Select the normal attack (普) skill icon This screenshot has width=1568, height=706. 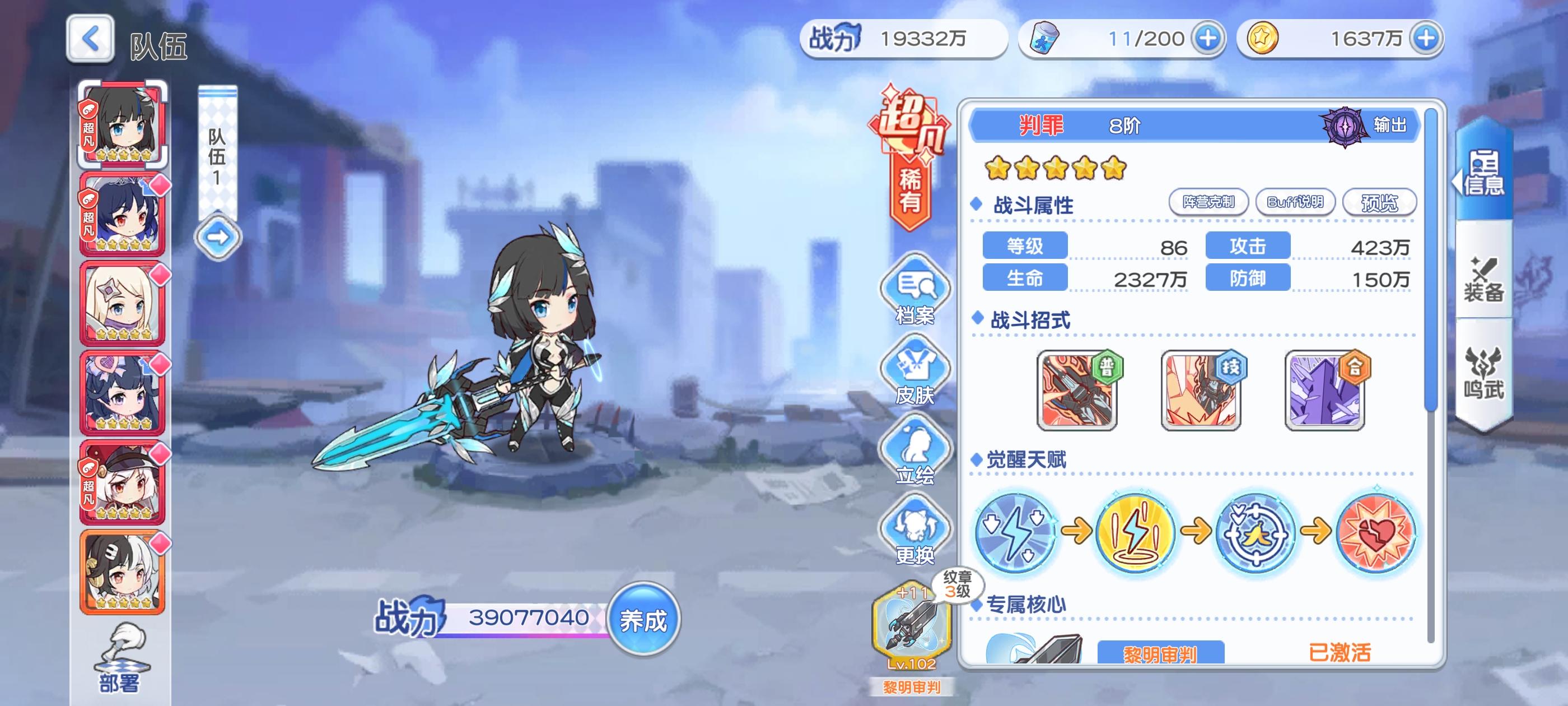tap(1077, 391)
